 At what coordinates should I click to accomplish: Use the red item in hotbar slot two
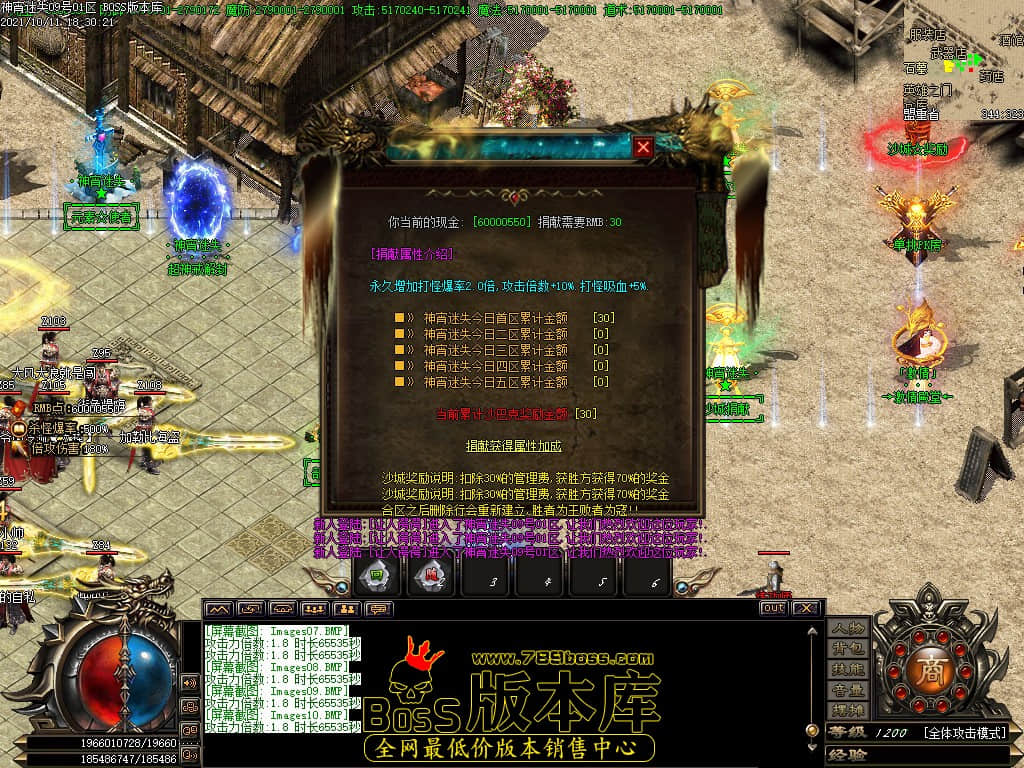(x=433, y=577)
